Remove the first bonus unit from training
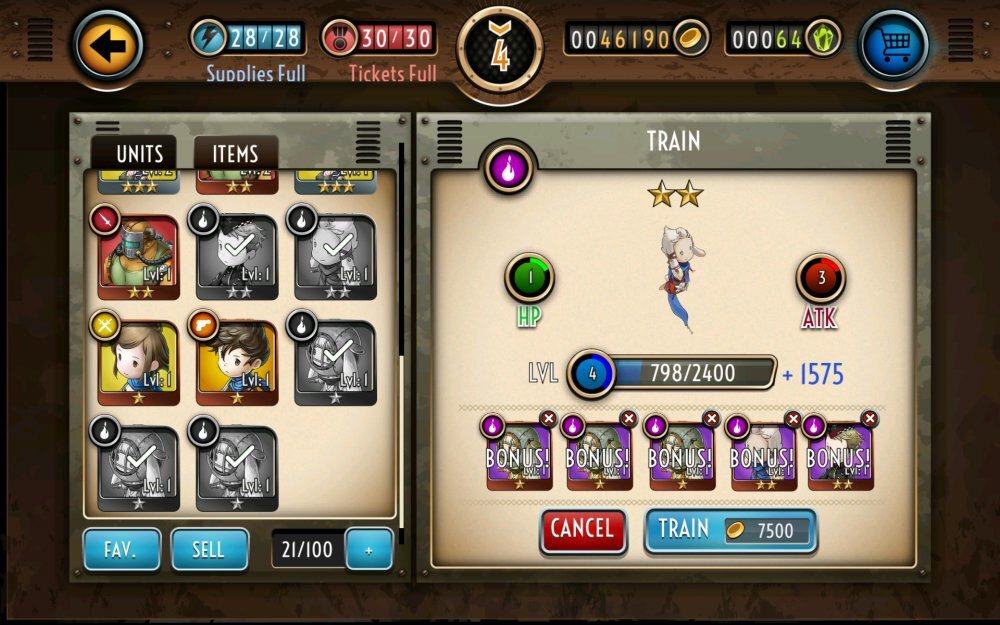This screenshot has height=625, width=1000. pyautogui.click(x=548, y=419)
